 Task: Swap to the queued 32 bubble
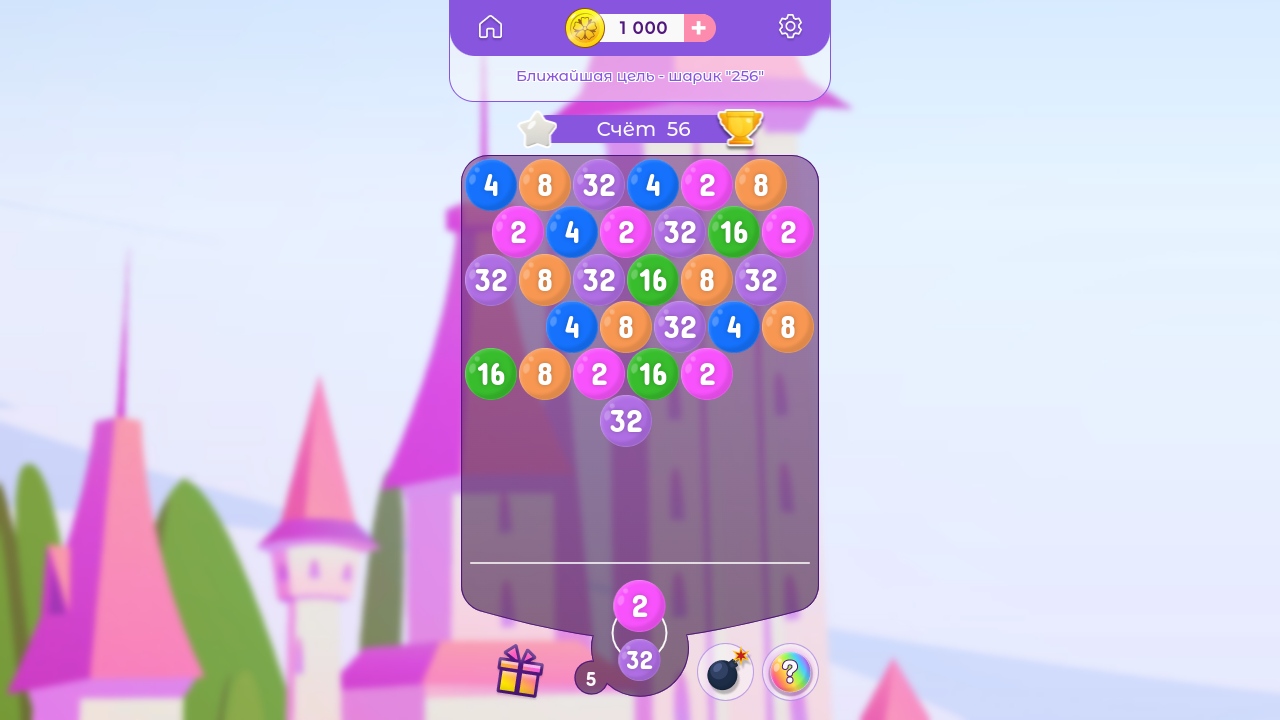coord(640,659)
